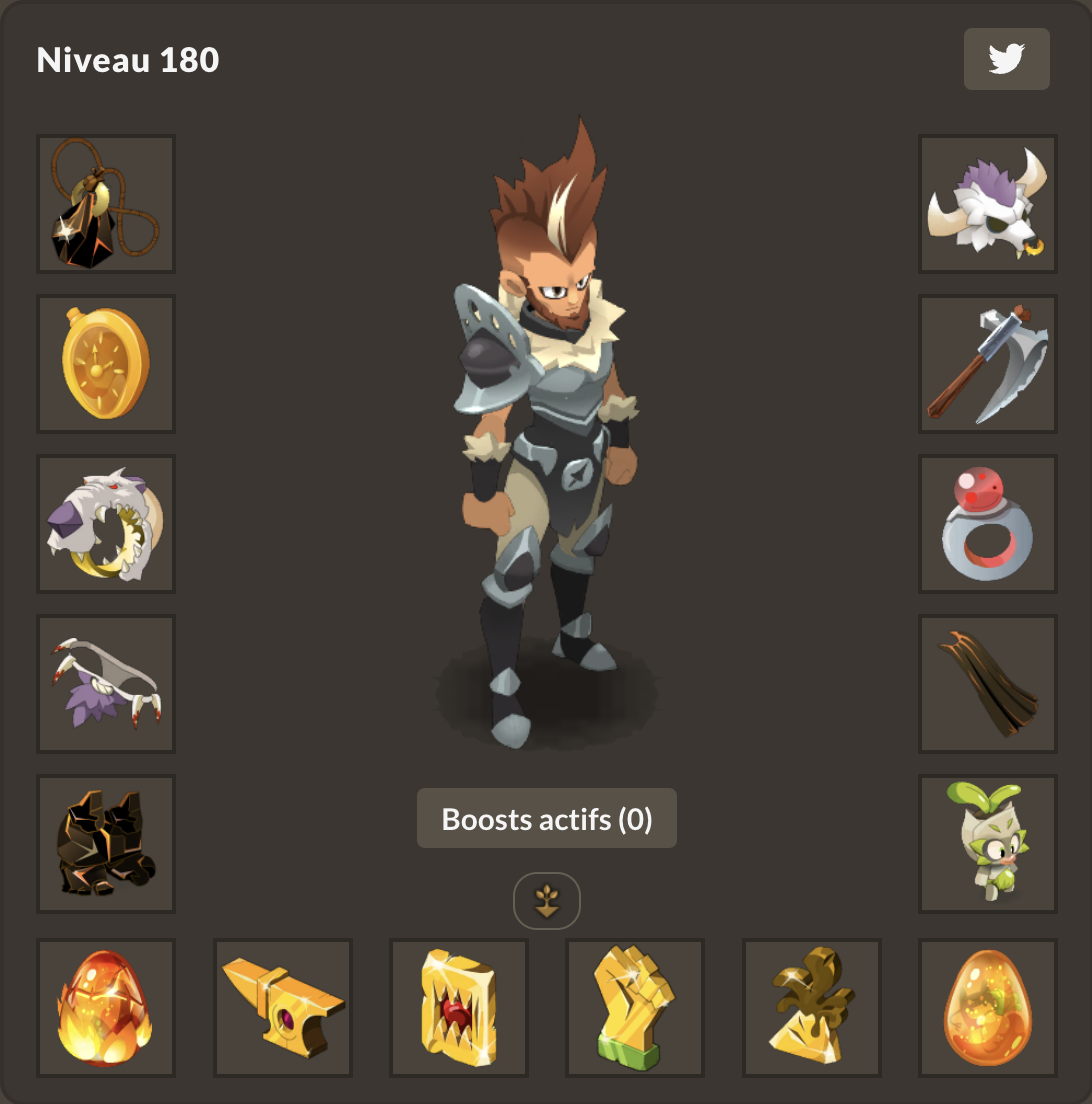Share the build via Twitter button
The width and height of the screenshot is (1092, 1104).
[x=1006, y=59]
